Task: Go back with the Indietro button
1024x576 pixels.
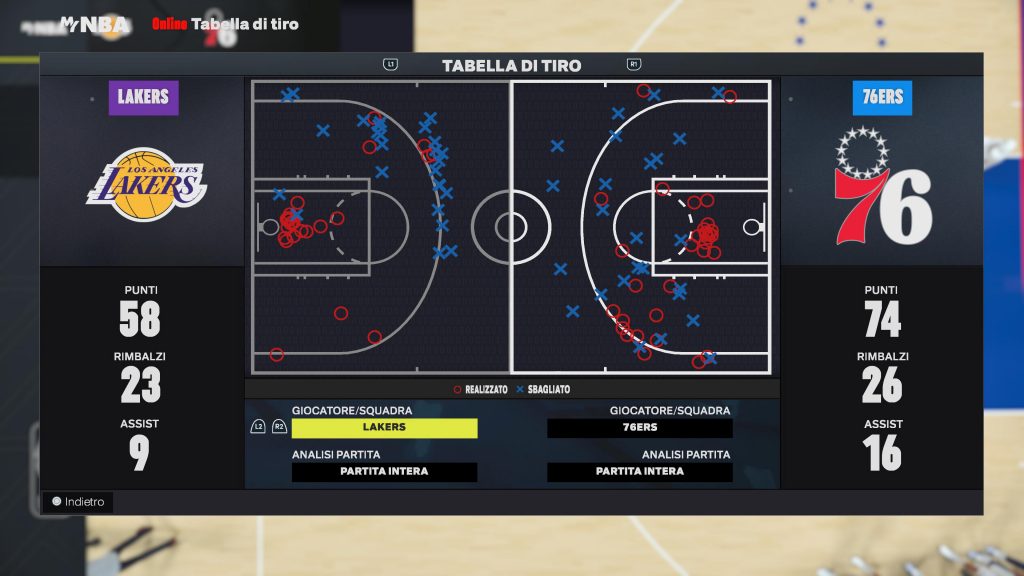Action: tap(78, 502)
